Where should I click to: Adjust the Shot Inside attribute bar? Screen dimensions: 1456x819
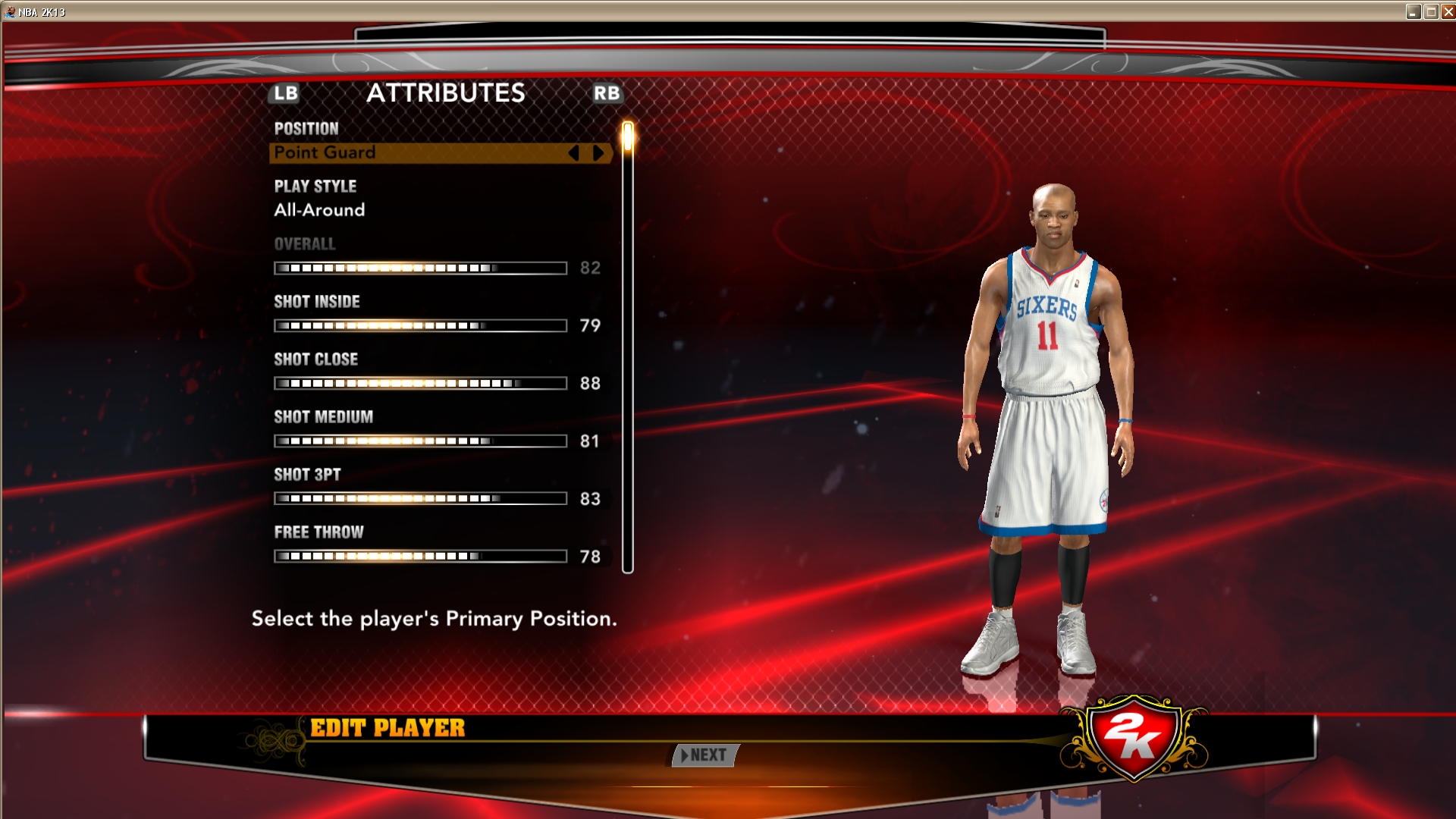pyautogui.click(x=420, y=326)
